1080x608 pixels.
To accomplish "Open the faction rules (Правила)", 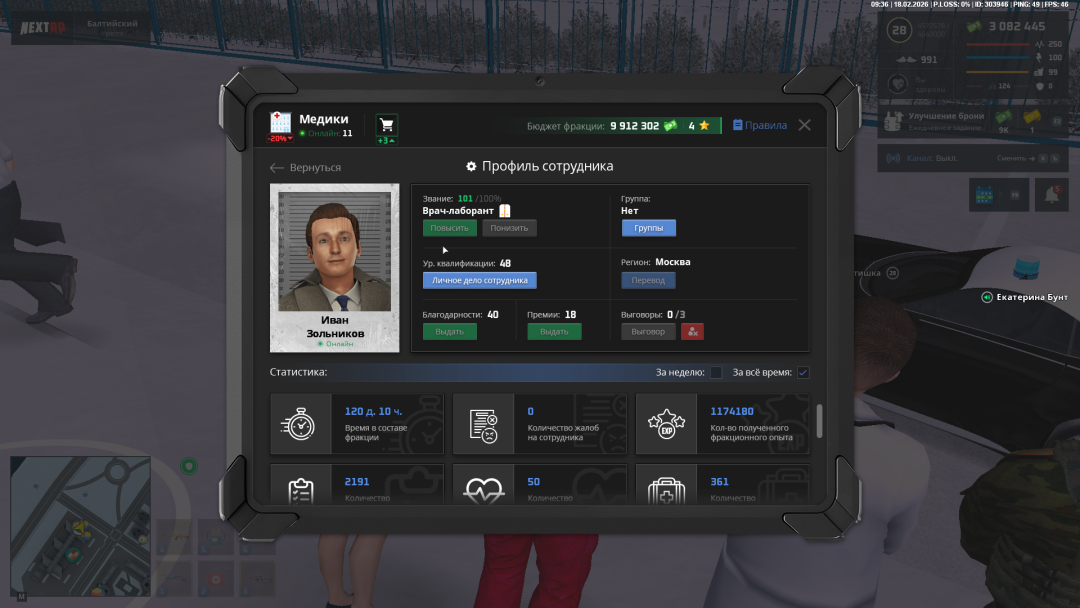I will pyautogui.click(x=760, y=125).
